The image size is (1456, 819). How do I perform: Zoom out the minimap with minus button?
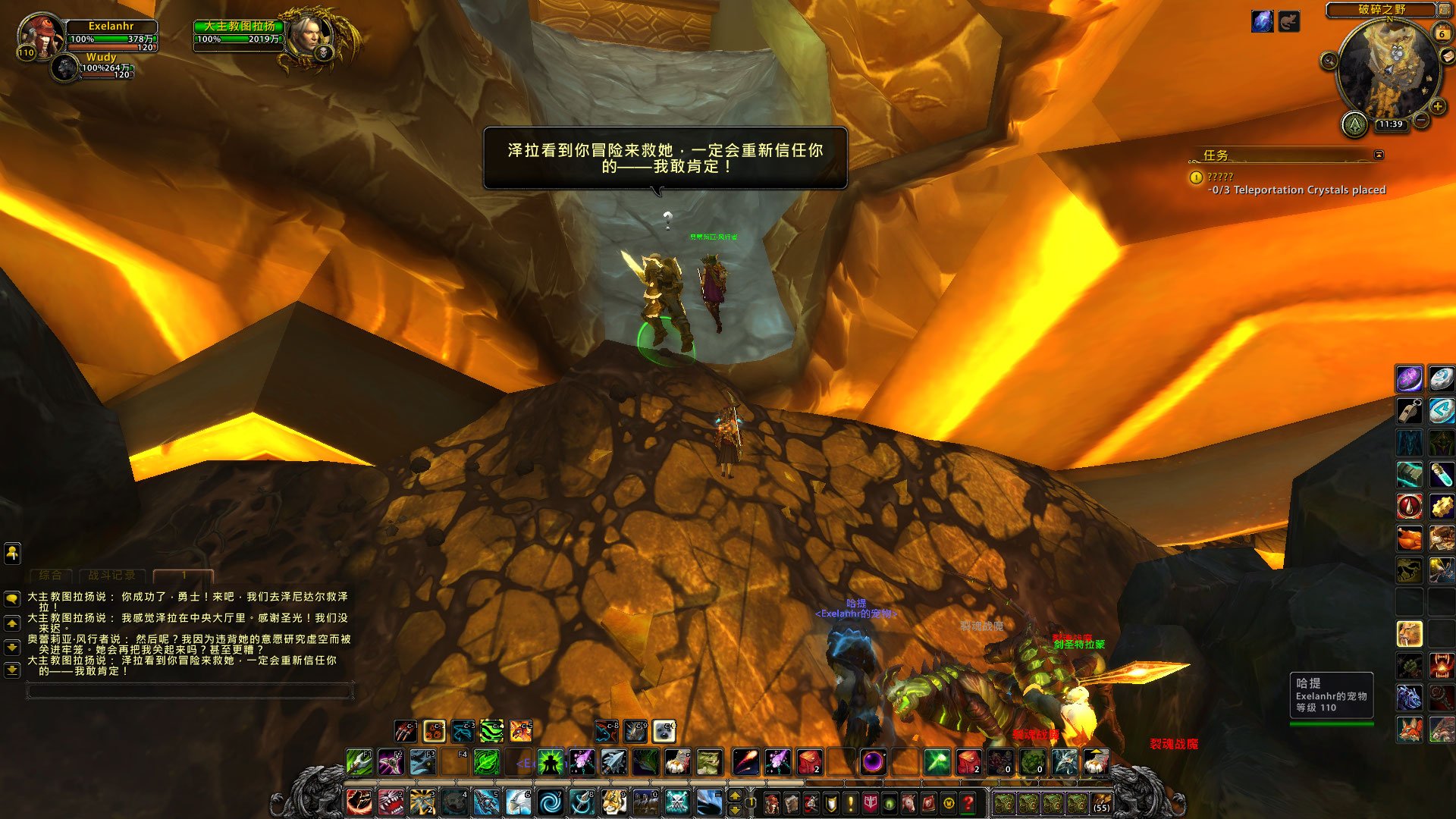[1422, 120]
